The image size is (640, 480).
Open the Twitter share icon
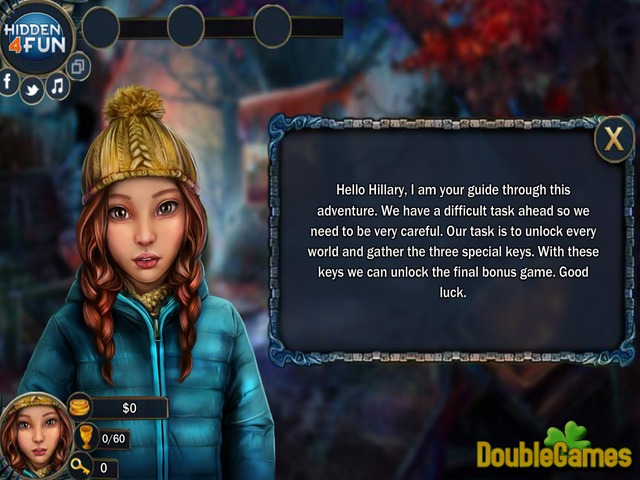pos(31,90)
